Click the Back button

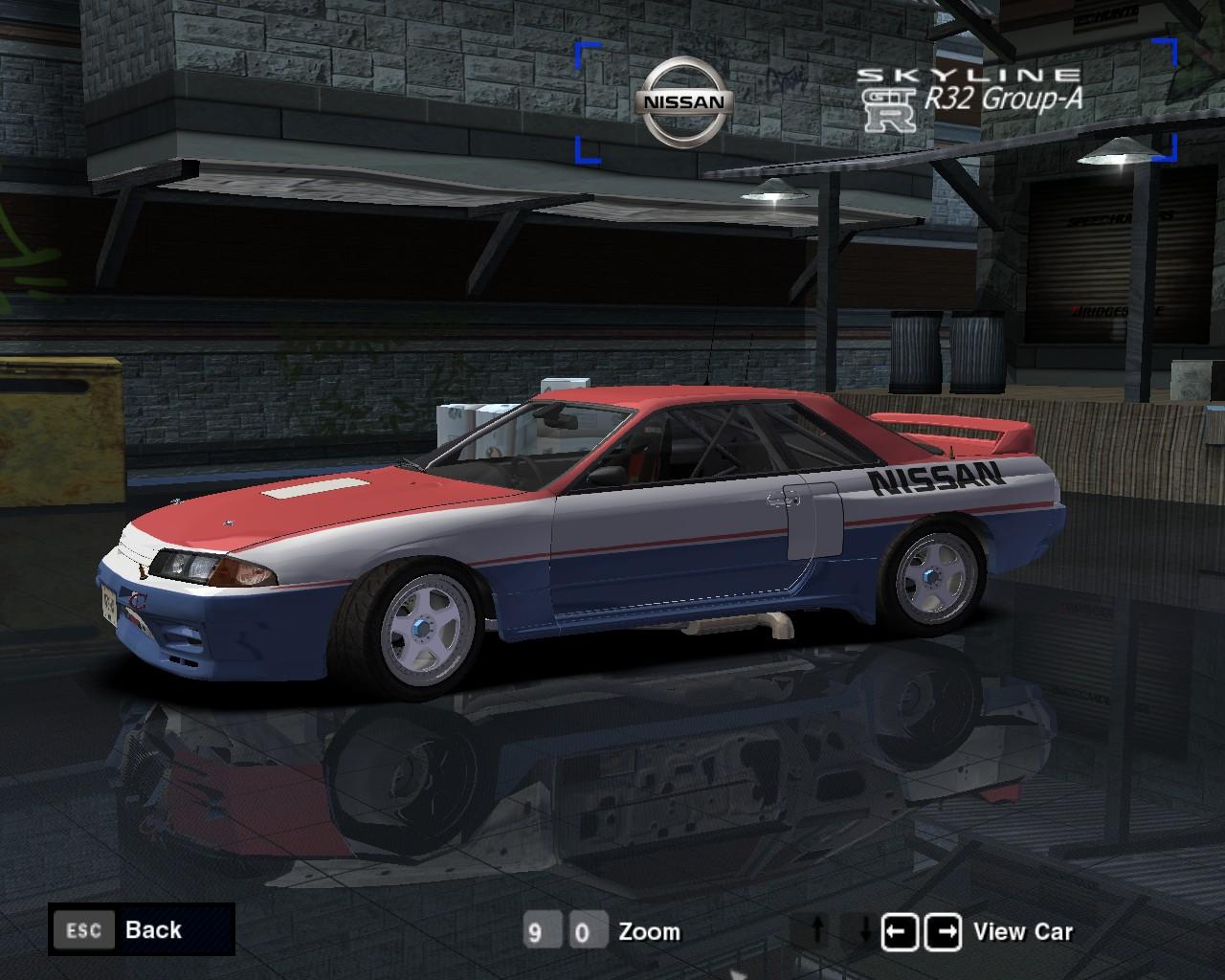153,929
